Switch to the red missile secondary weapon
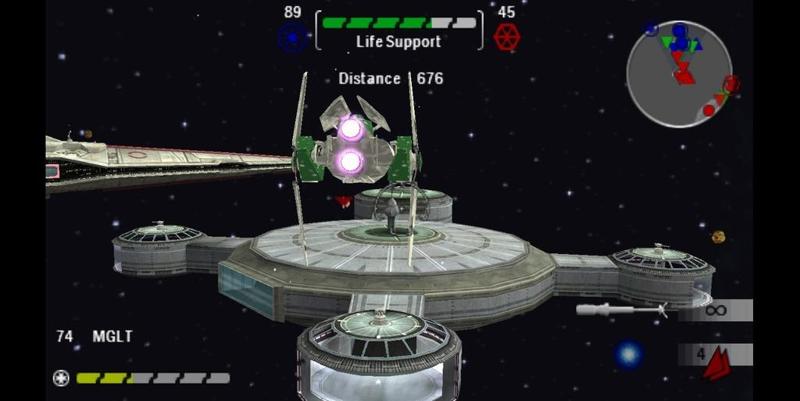This screenshot has height=401, width=800. [x=716, y=360]
